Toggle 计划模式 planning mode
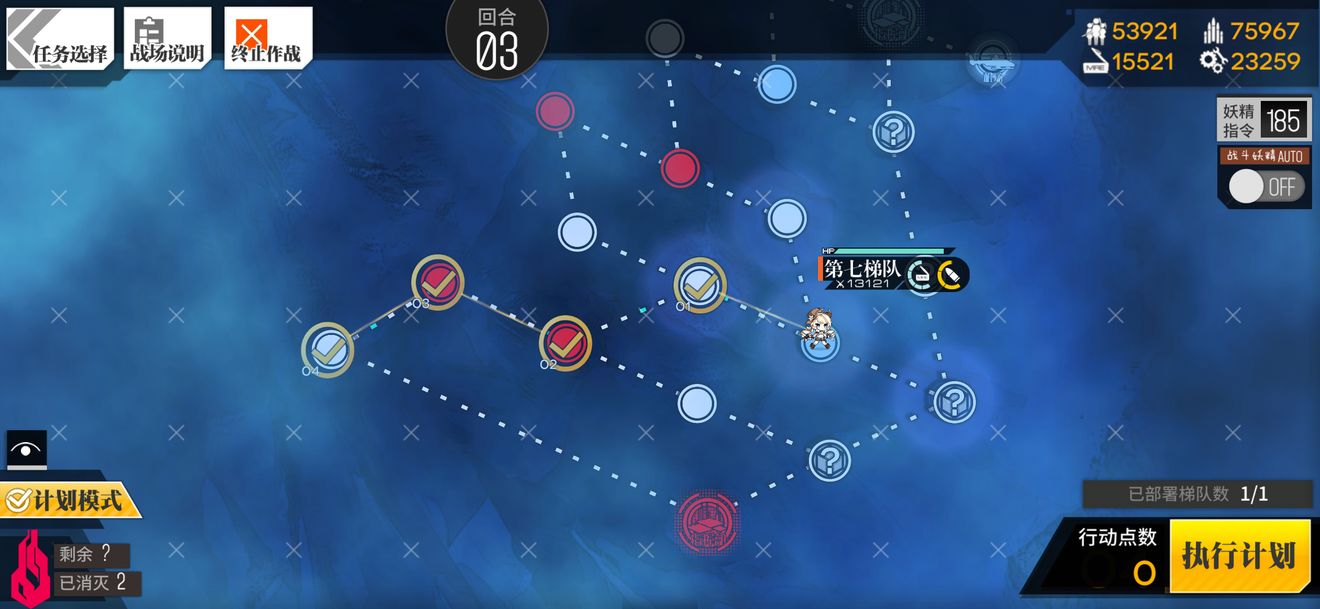Image resolution: width=1320 pixels, height=609 pixels. tap(70, 500)
